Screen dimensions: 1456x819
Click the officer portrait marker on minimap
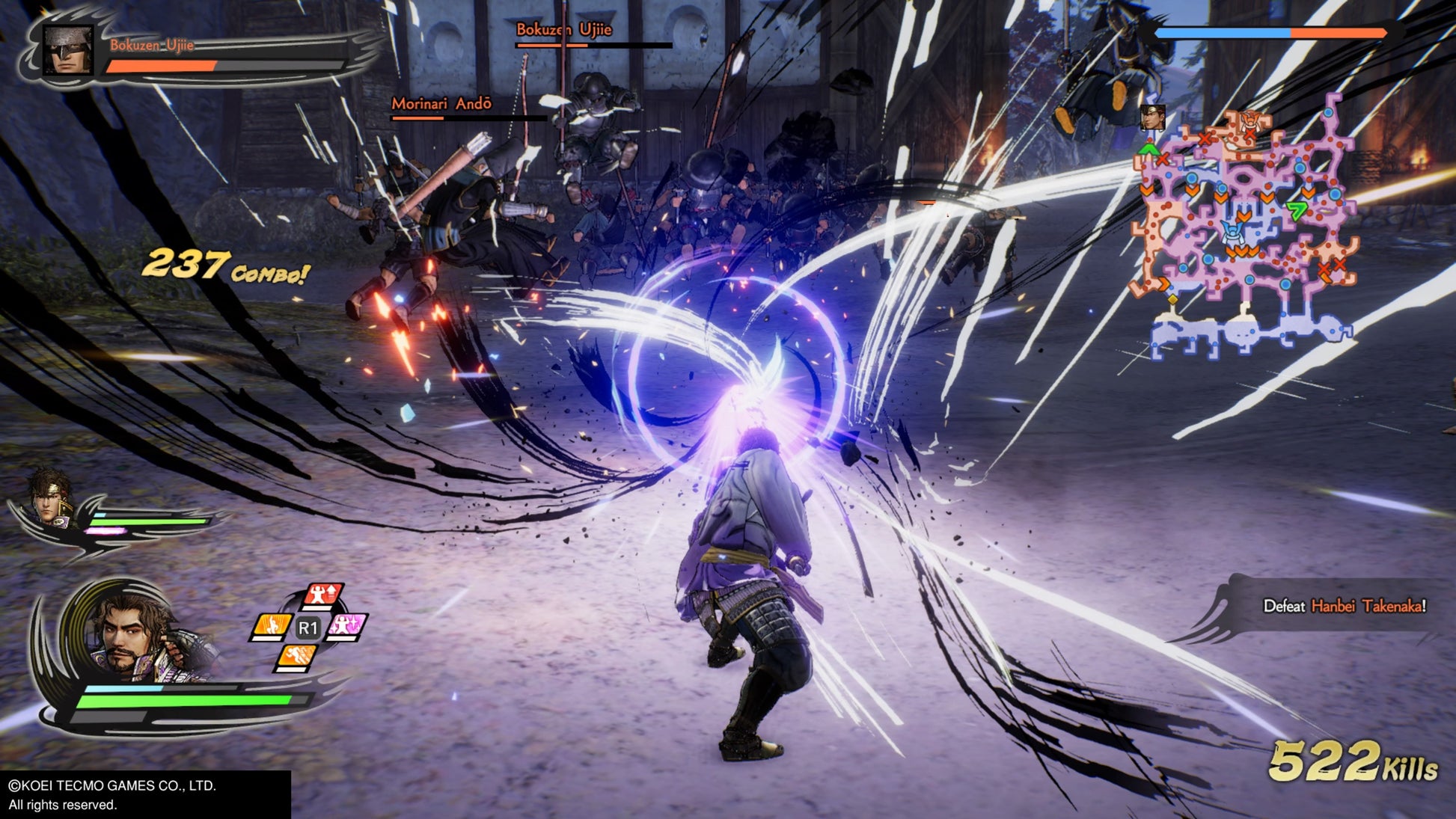(1152, 117)
